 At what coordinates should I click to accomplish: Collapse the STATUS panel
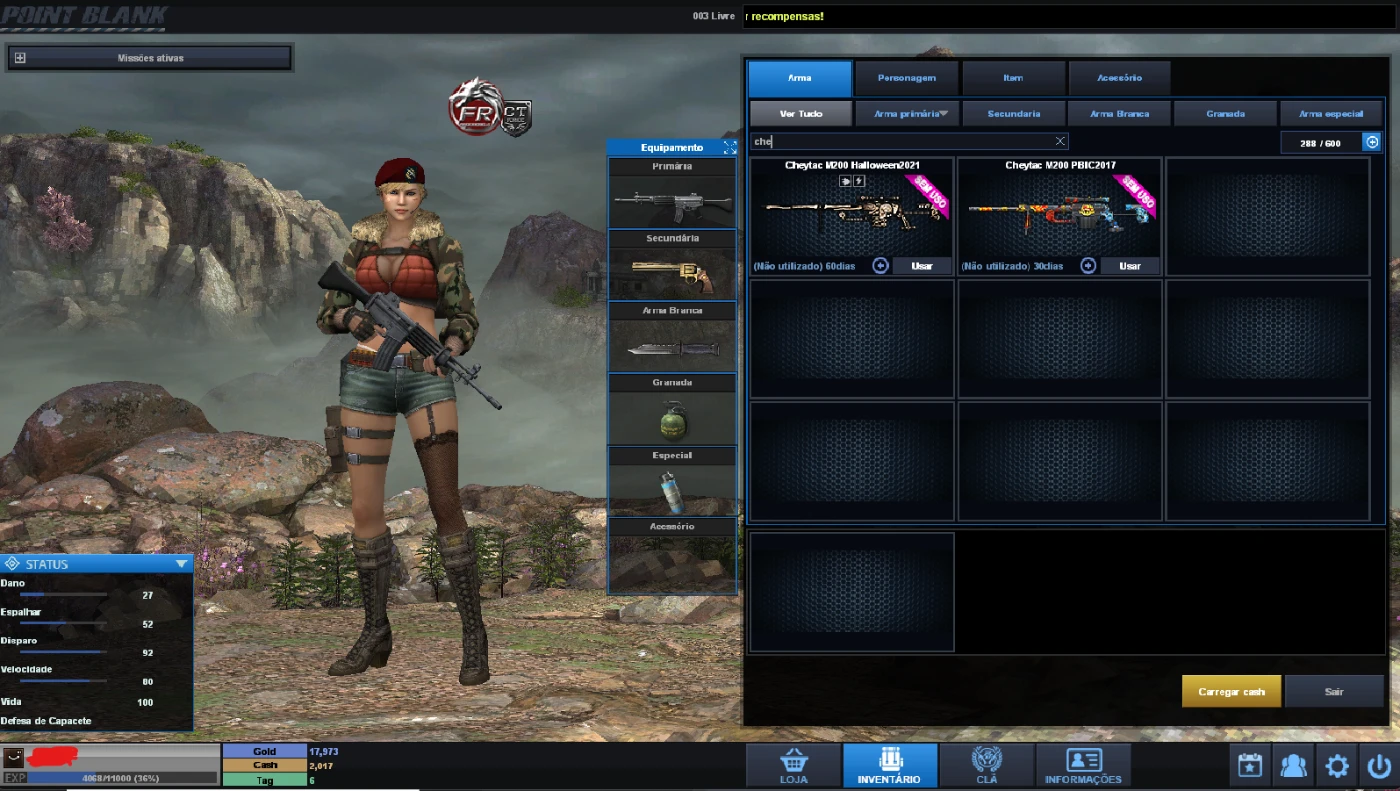[x=181, y=563]
